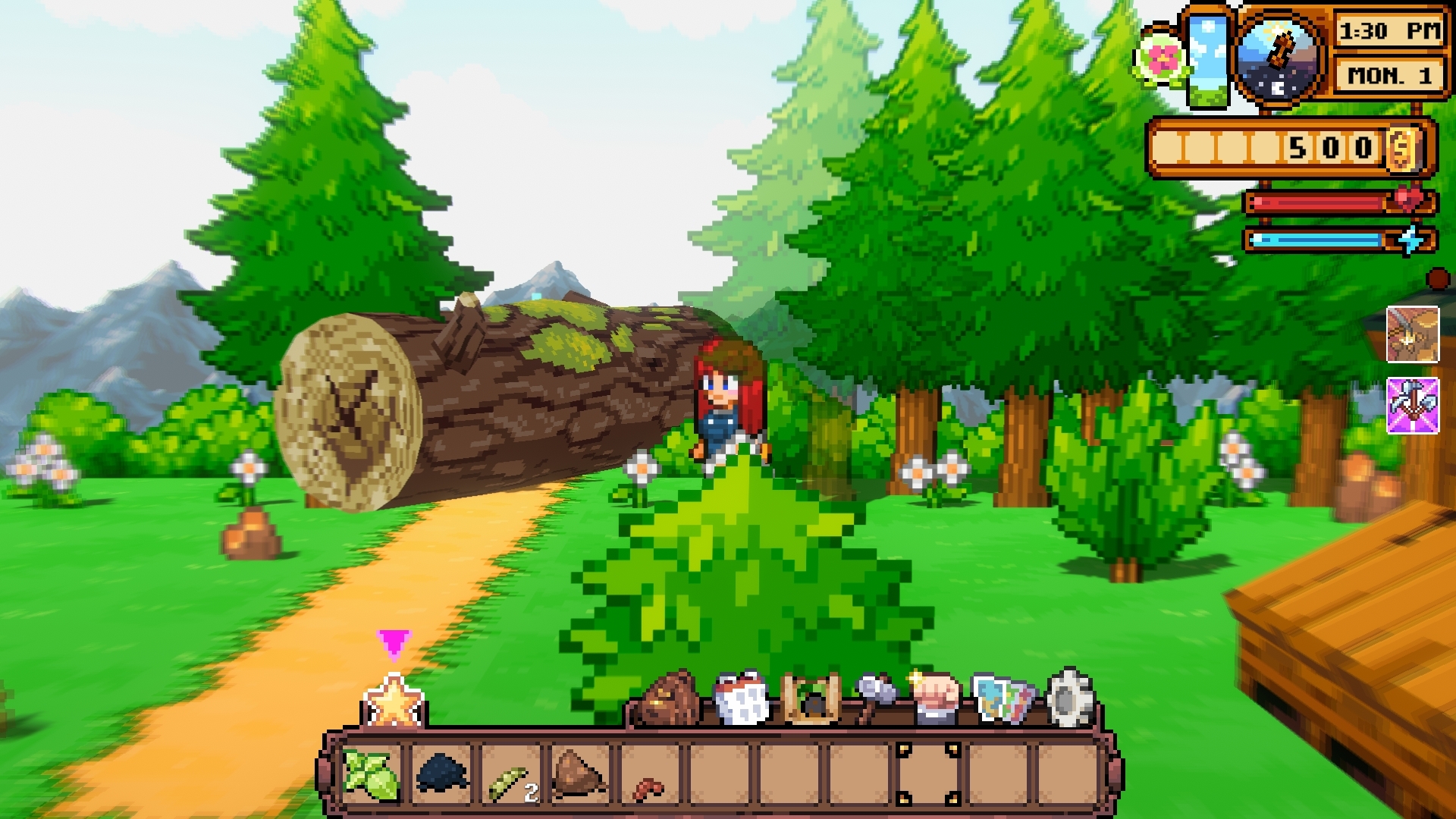The width and height of the screenshot is (1456, 819).
Task: Click the white mug creature icon
Action: 741,696
